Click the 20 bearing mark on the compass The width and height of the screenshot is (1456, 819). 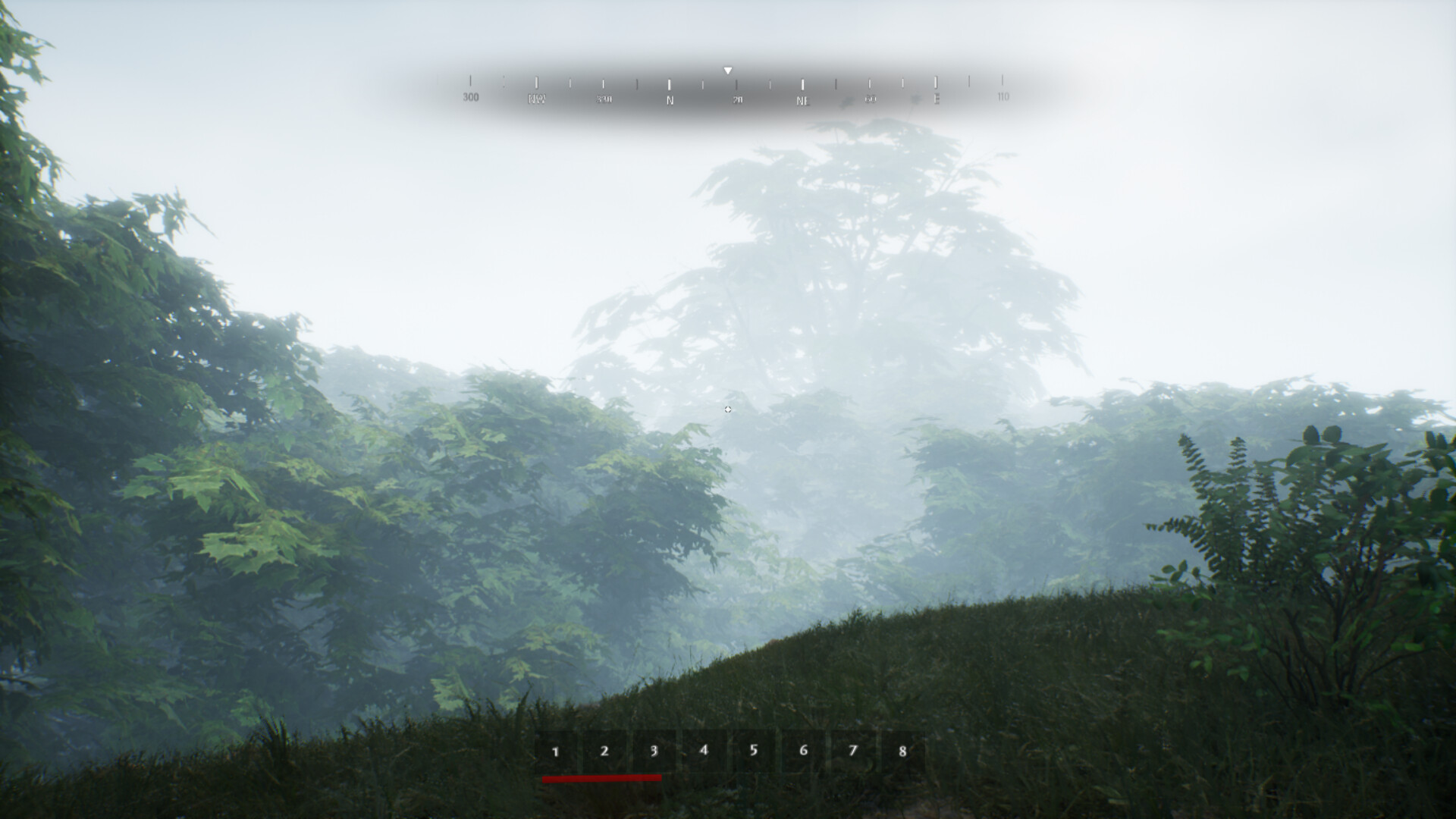tap(736, 98)
